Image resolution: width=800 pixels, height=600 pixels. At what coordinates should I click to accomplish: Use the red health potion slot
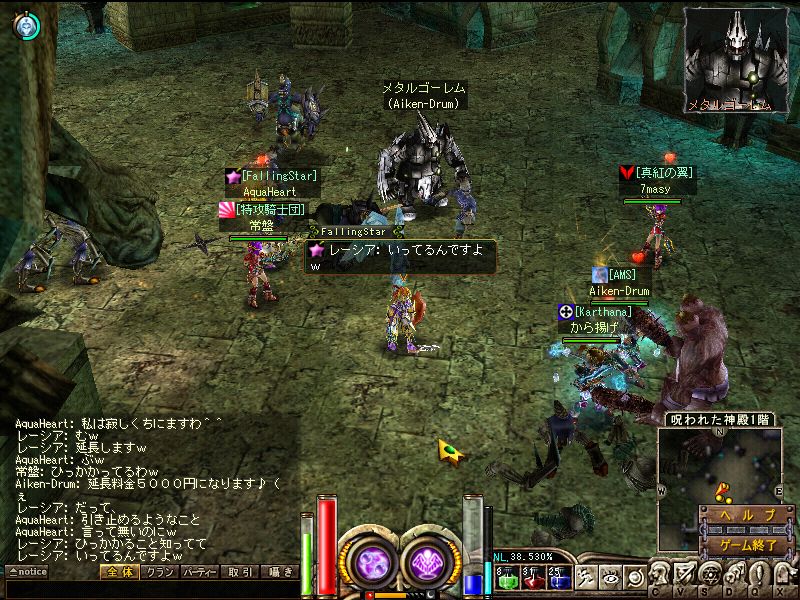530,576
